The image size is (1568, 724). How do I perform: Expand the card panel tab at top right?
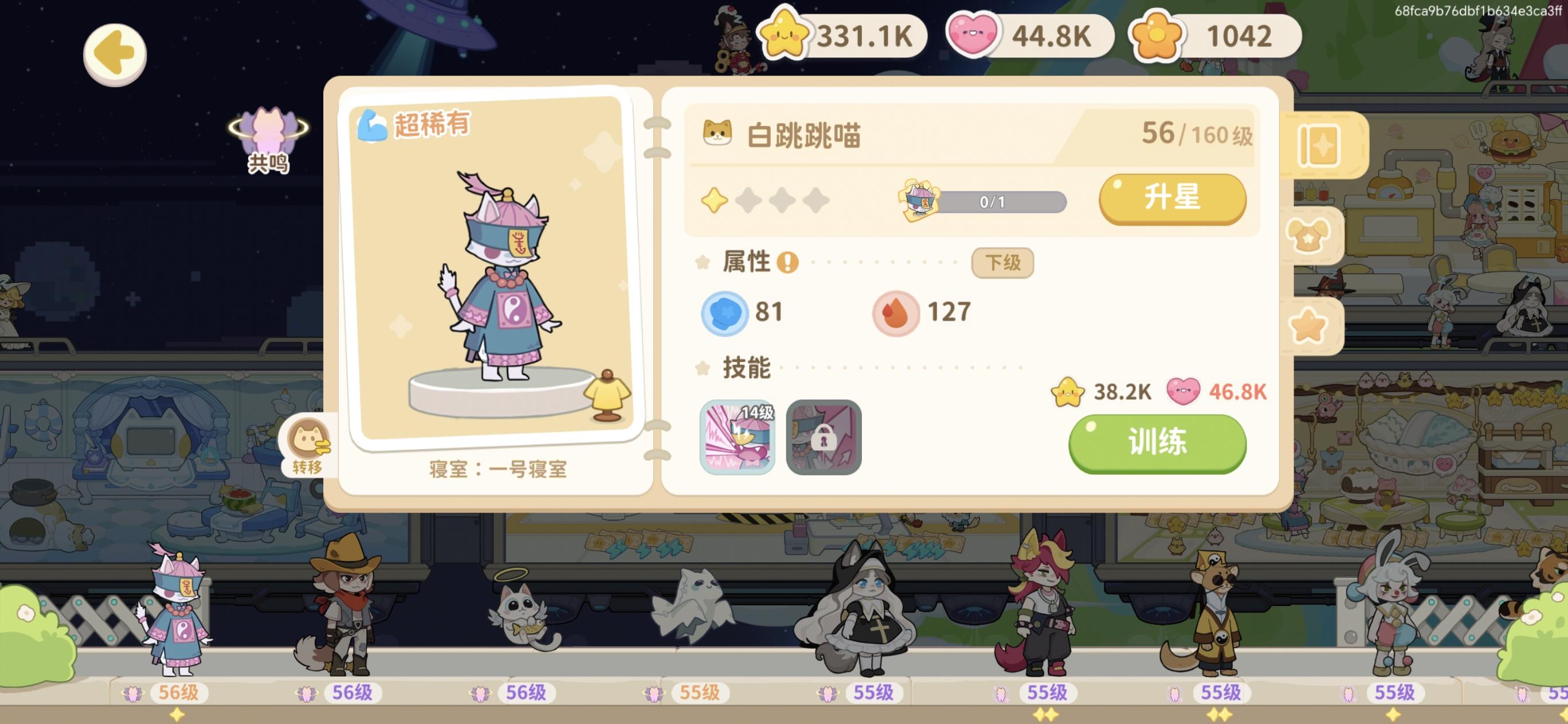tap(1320, 146)
